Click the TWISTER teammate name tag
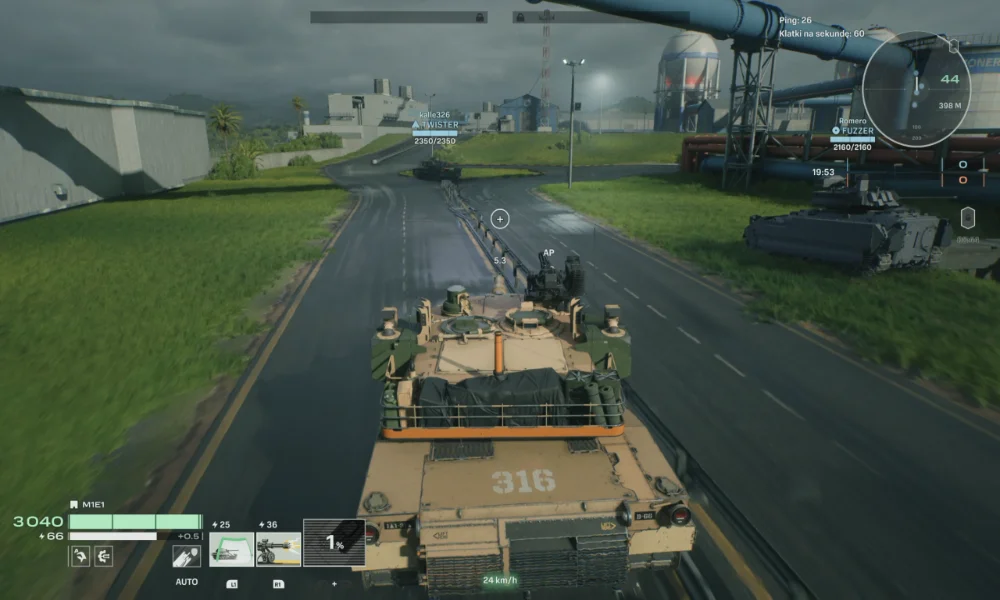Viewport: 1000px width, 600px height. [436, 125]
